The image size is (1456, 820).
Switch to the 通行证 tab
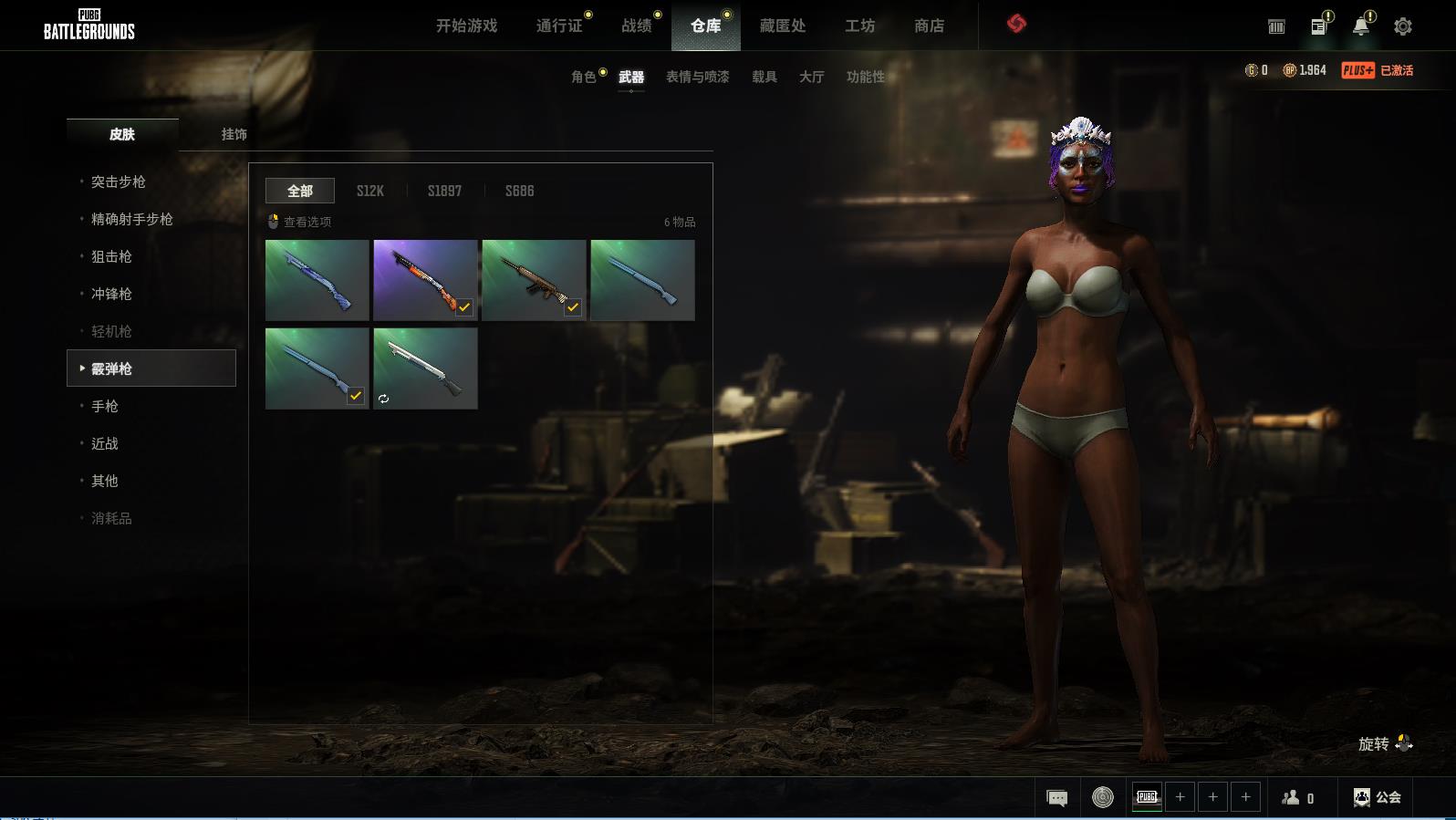(x=559, y=26)
